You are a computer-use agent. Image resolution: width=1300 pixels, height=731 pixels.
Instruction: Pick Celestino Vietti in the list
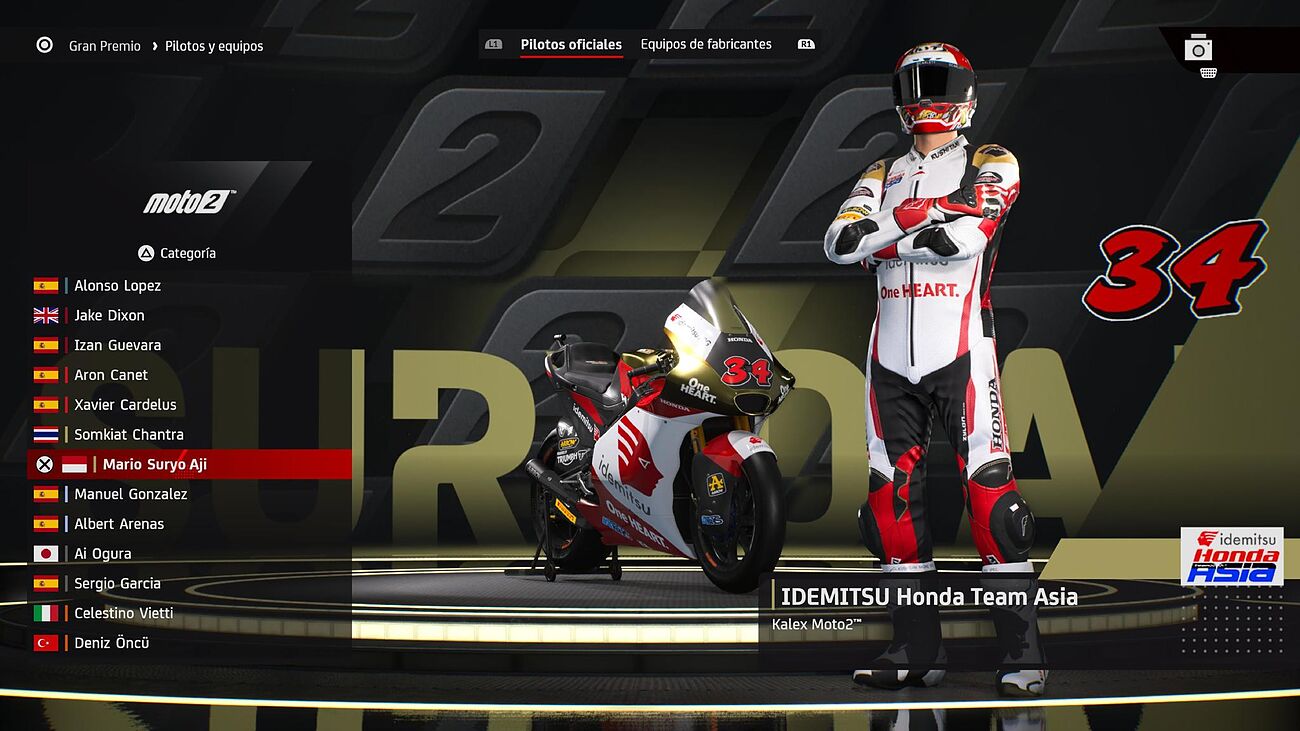pos(123,613)
